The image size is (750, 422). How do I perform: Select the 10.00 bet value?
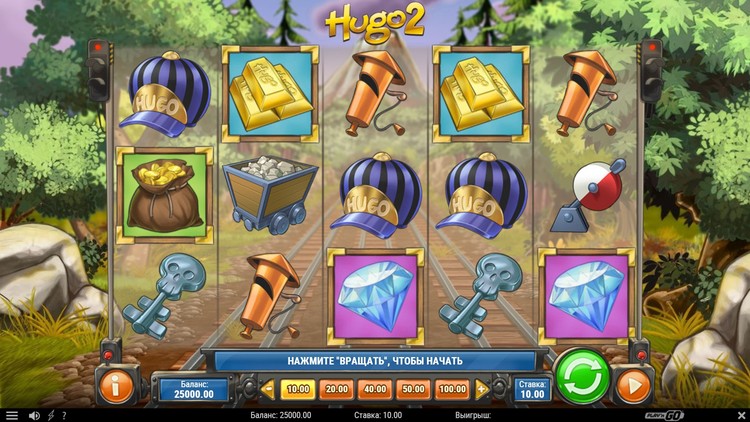298,388
